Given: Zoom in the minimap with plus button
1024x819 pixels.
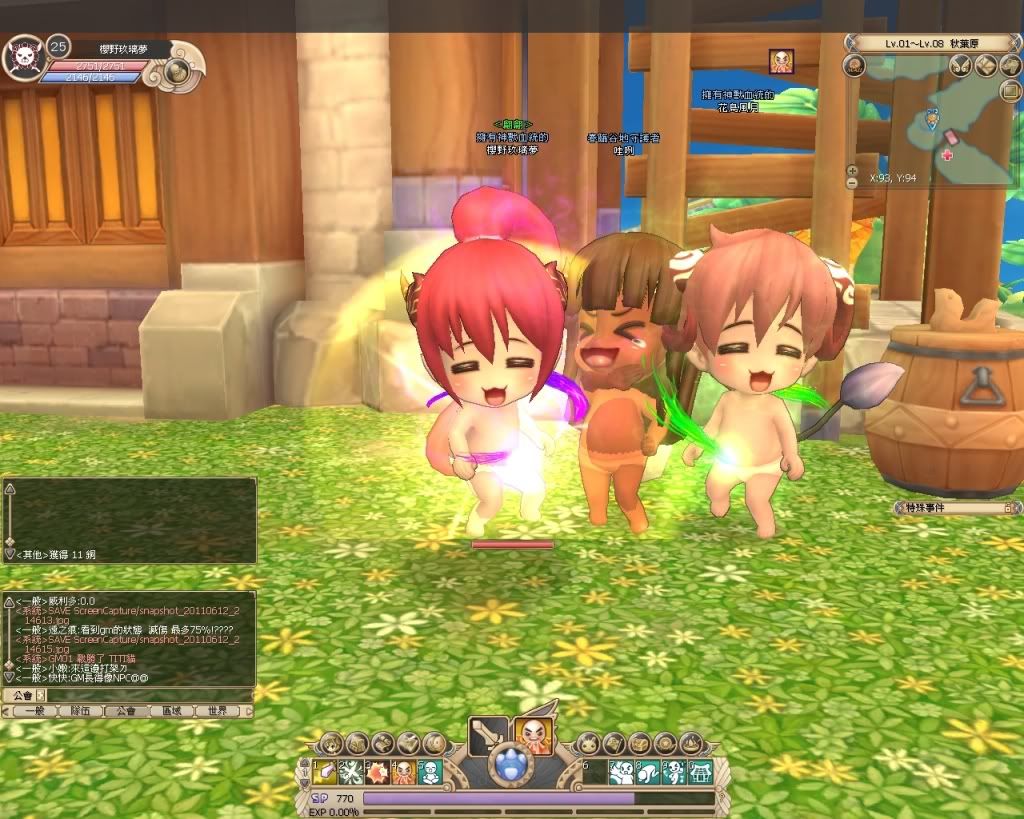Looking at the screenshot, I should coord(852,170).
